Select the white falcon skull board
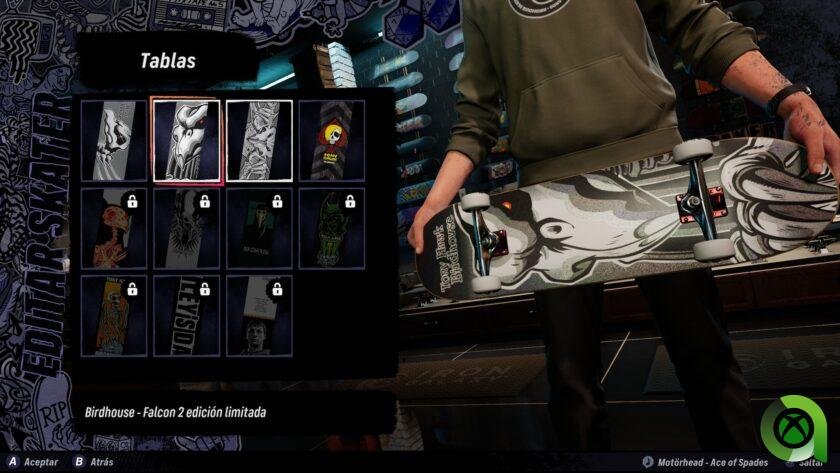The width and height of the screenshot is (840, 473). tap(113, 141)
